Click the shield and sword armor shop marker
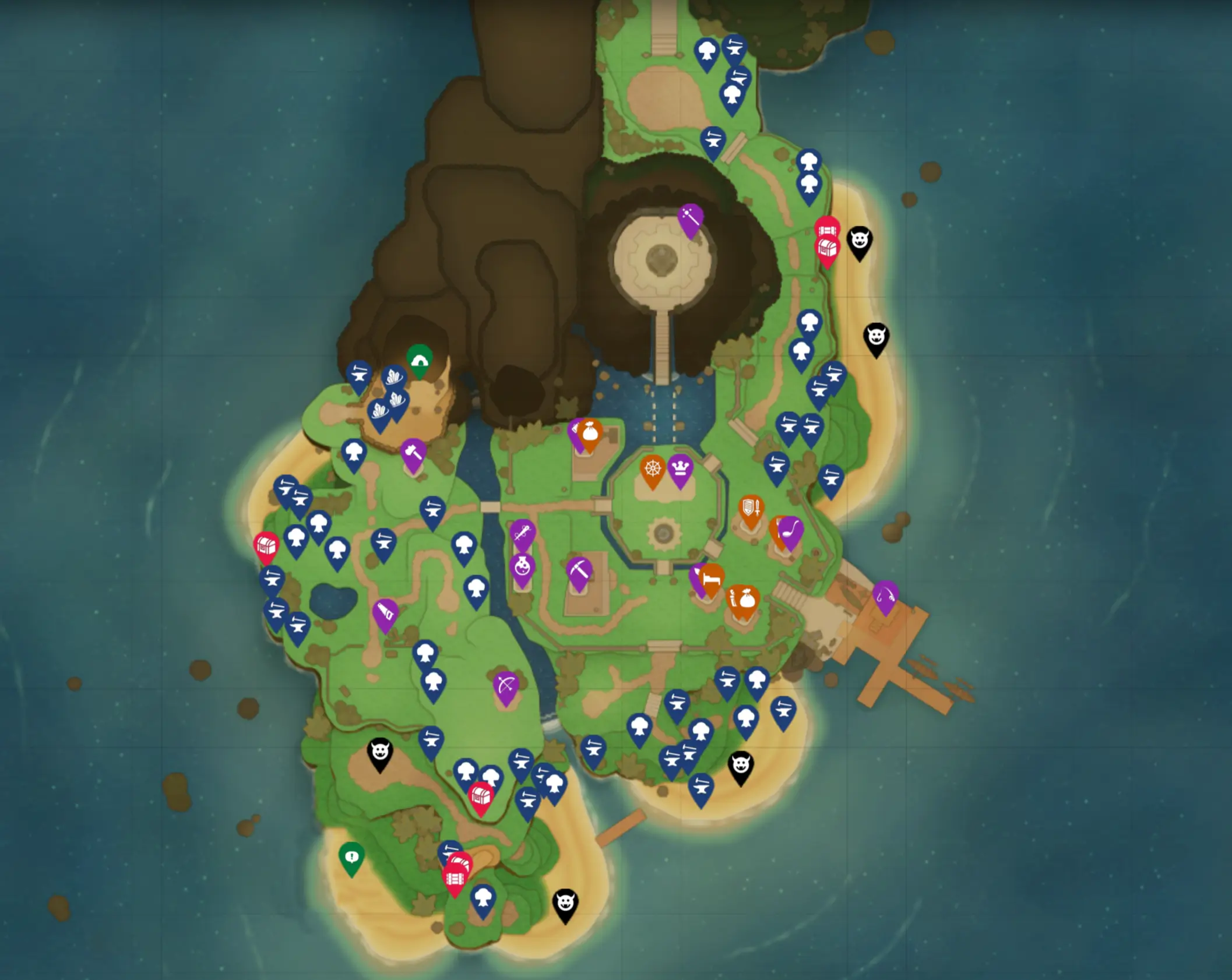The width and height of the screenshot is (1232, 980). 751,507
